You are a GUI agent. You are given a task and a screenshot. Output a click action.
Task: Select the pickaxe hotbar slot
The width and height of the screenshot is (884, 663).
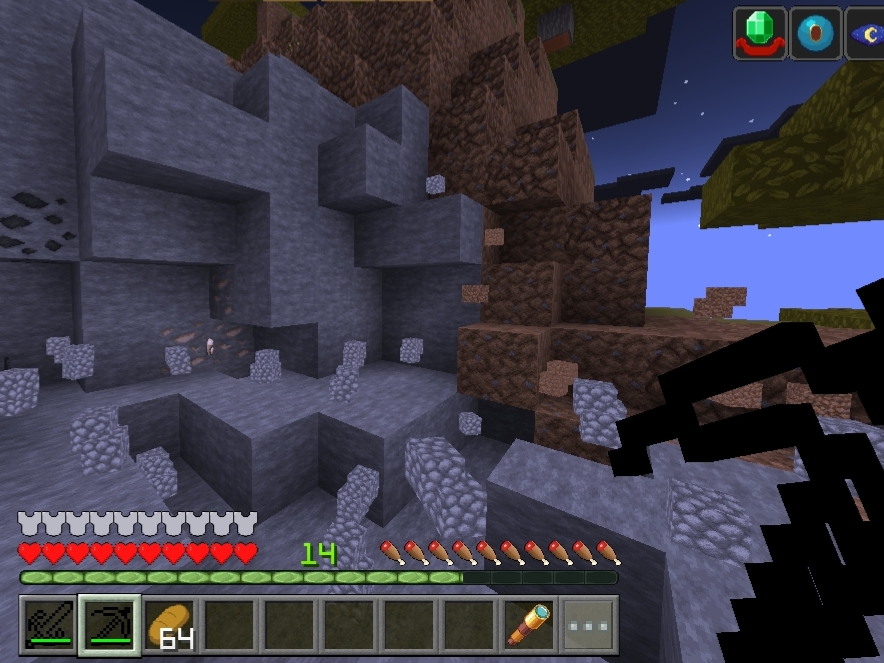(109, 624)
